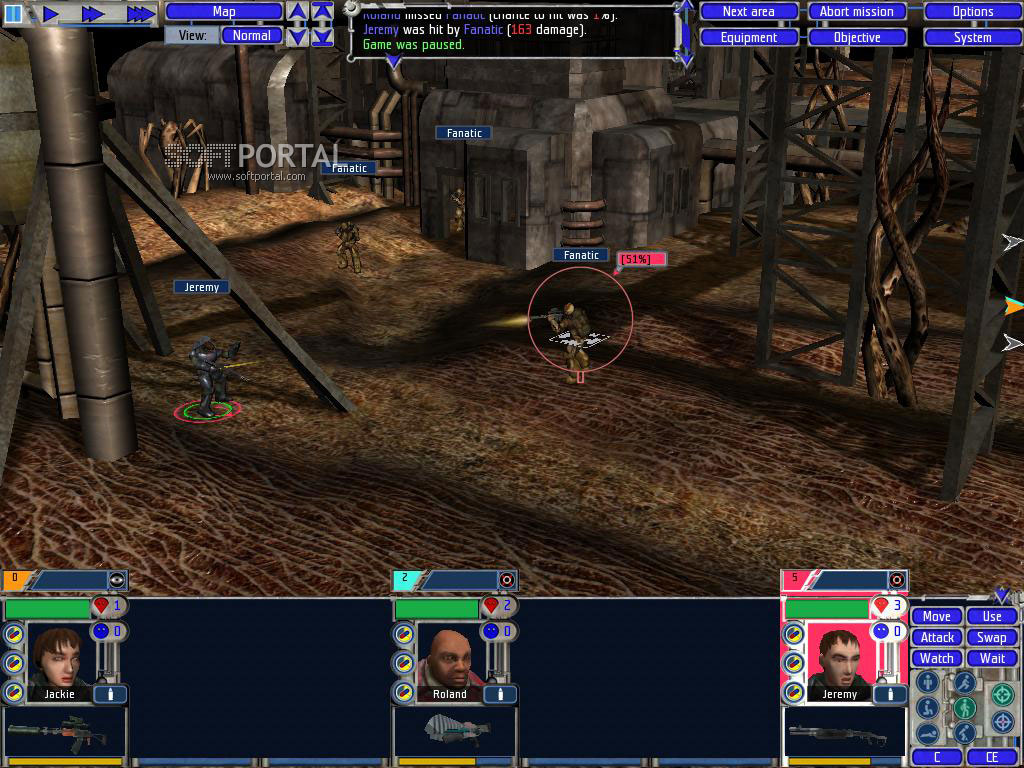Viewport: 1024px width, 768px height.
Task: Click the pause game button
Action: click(13, 13)
